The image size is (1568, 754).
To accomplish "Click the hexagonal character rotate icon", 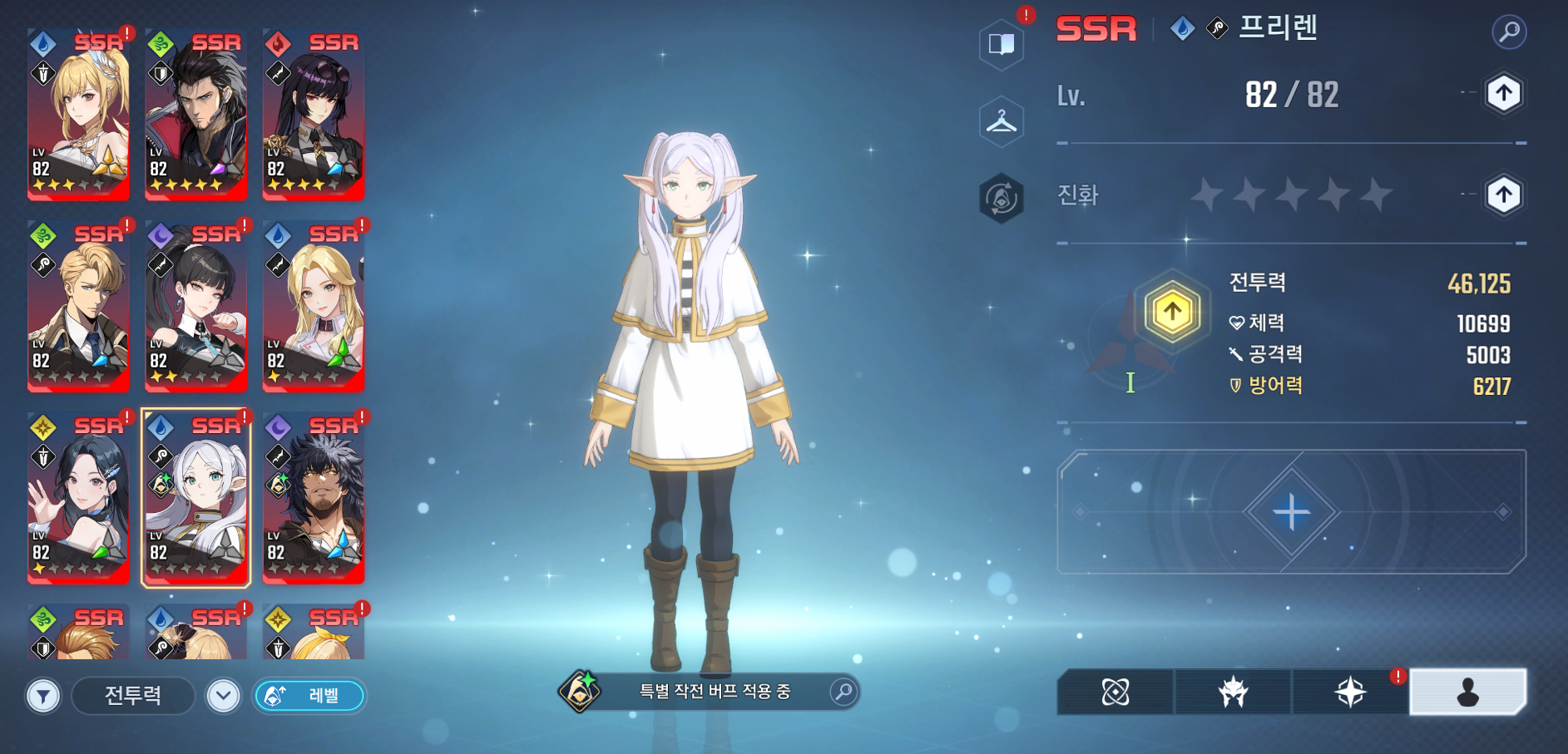I will pyautogui.click(x=1002, y=199).
